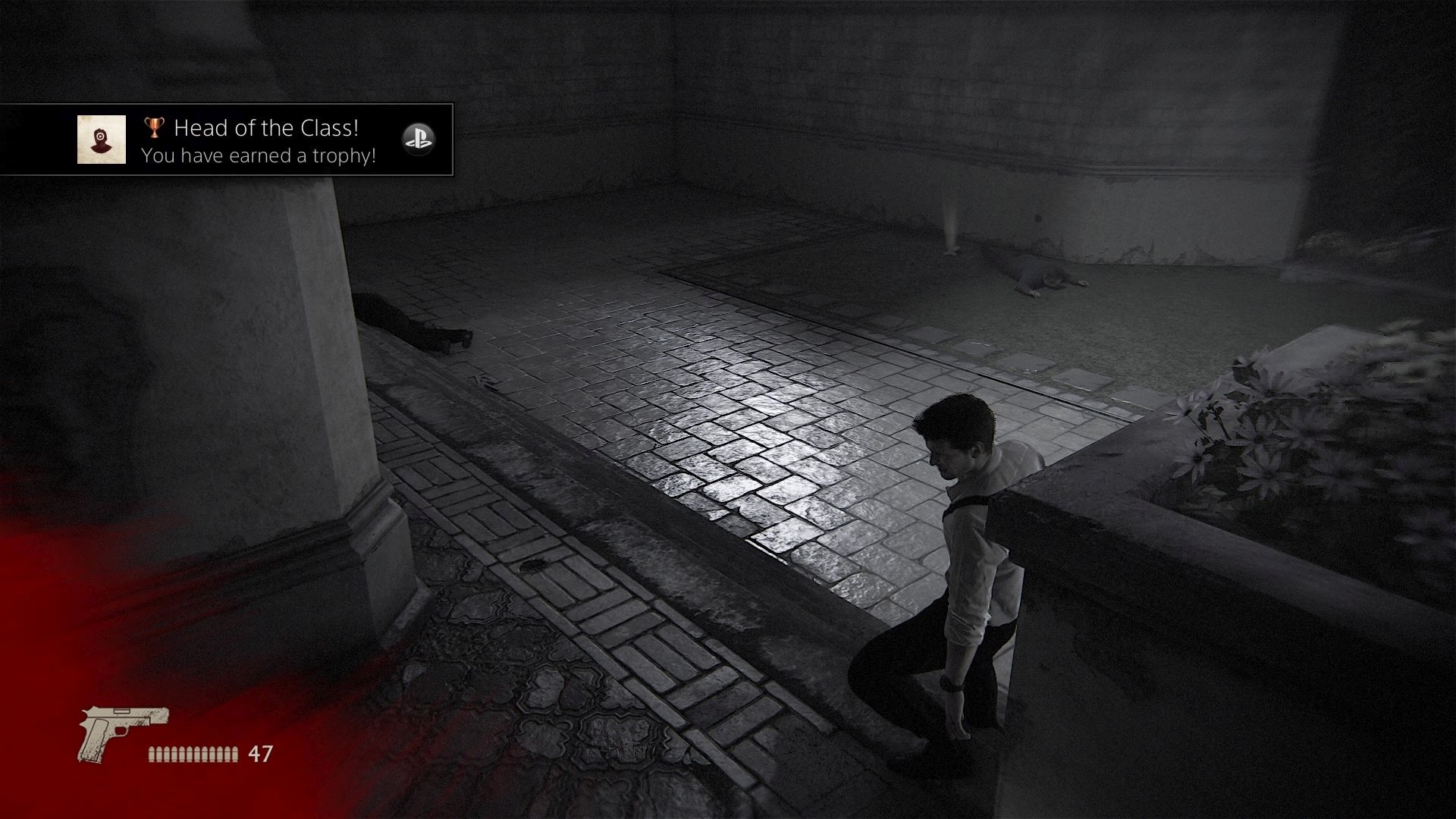Select the equipped pistol weapon icon
1456x819 pixels.
123,733
